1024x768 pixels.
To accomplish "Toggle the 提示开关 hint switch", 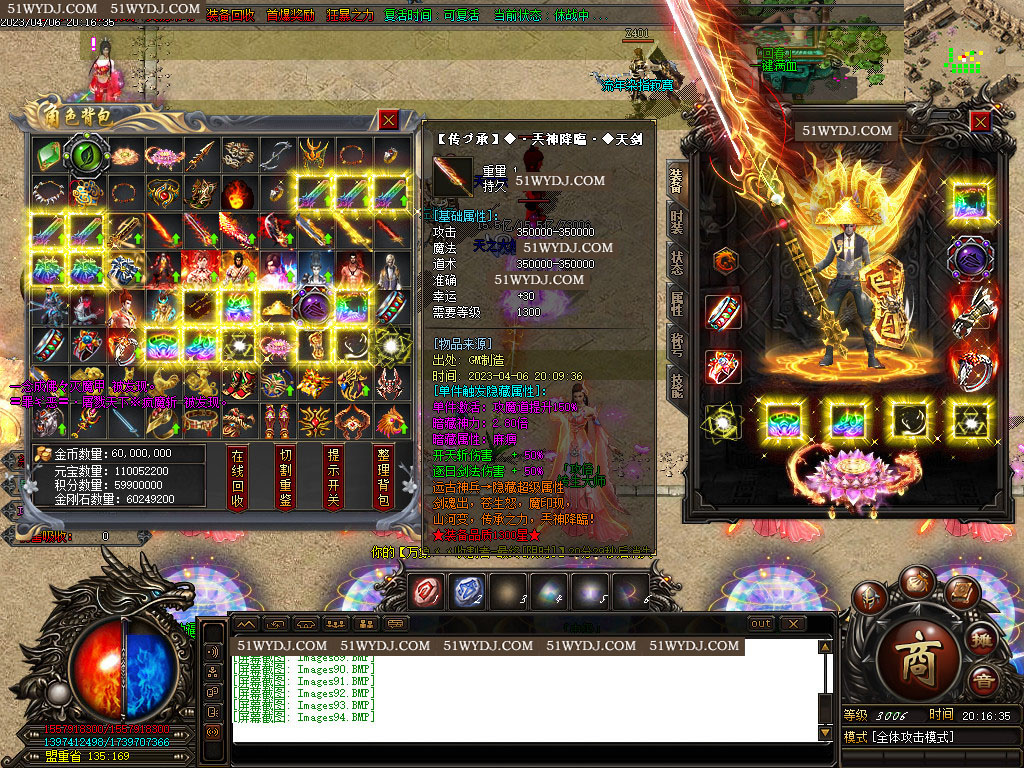I will [334, 478].
